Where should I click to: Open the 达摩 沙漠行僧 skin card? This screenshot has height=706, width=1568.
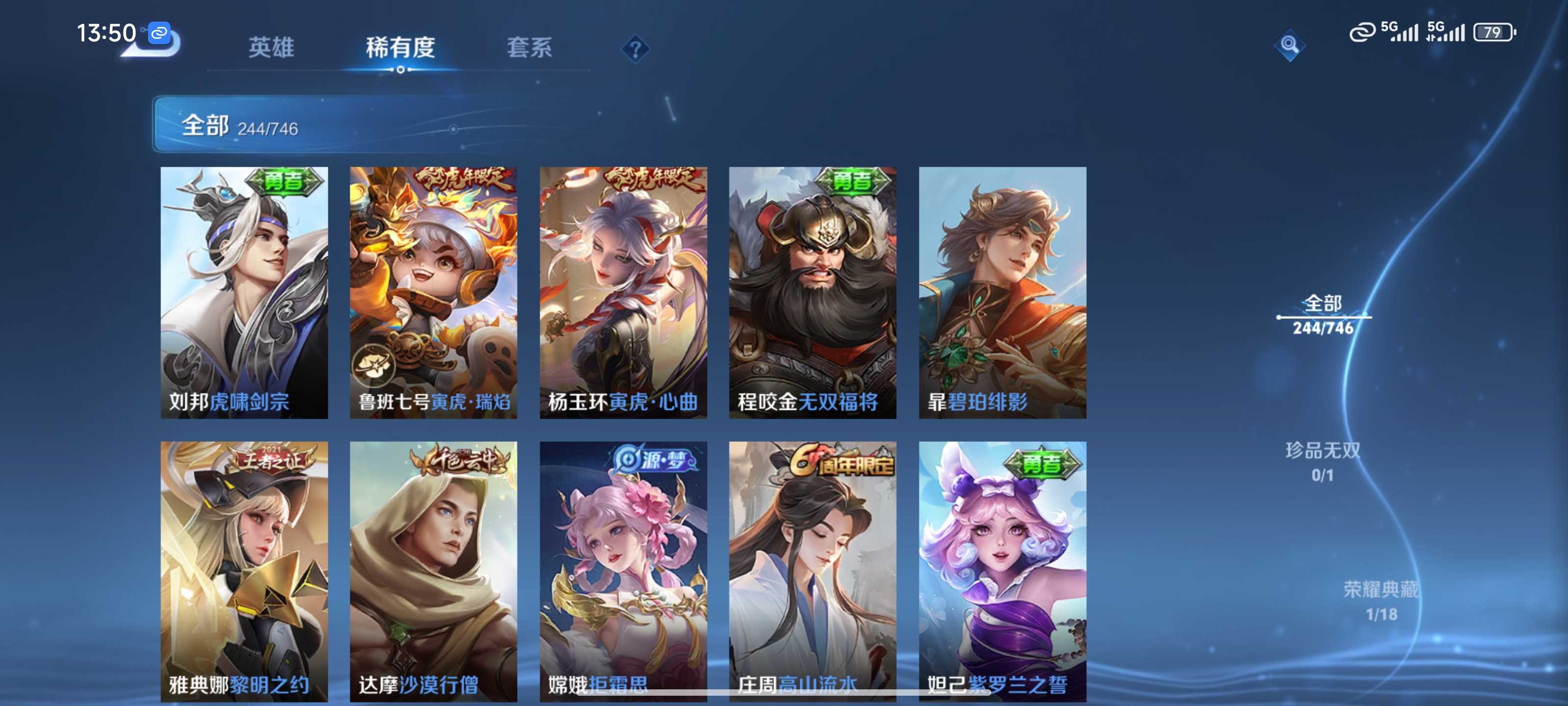(433, 570)
